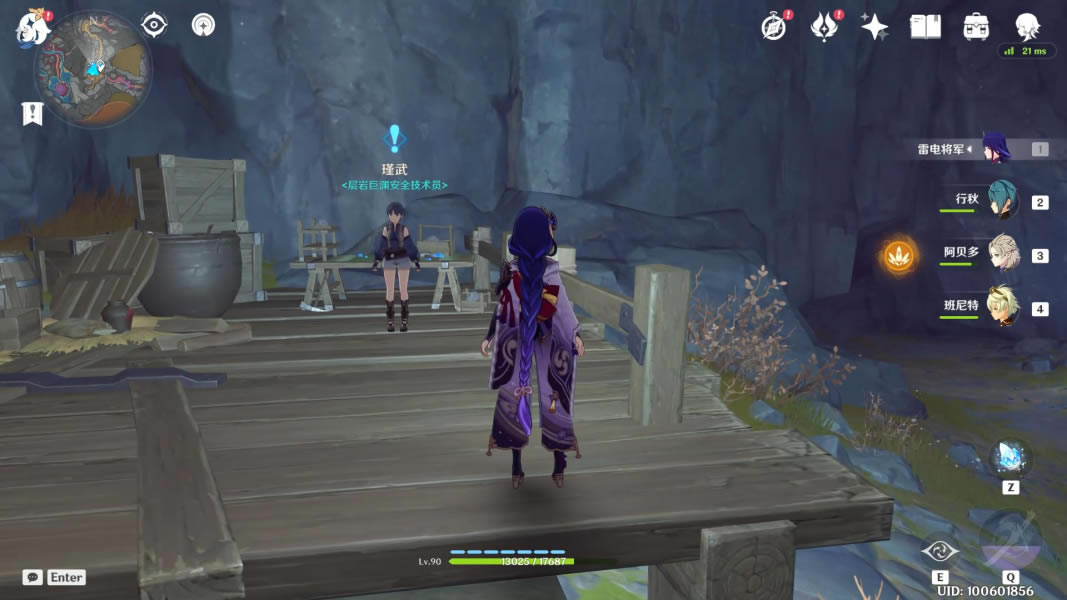
Task: Open the character screen icon
Action: coord(1027,25)
